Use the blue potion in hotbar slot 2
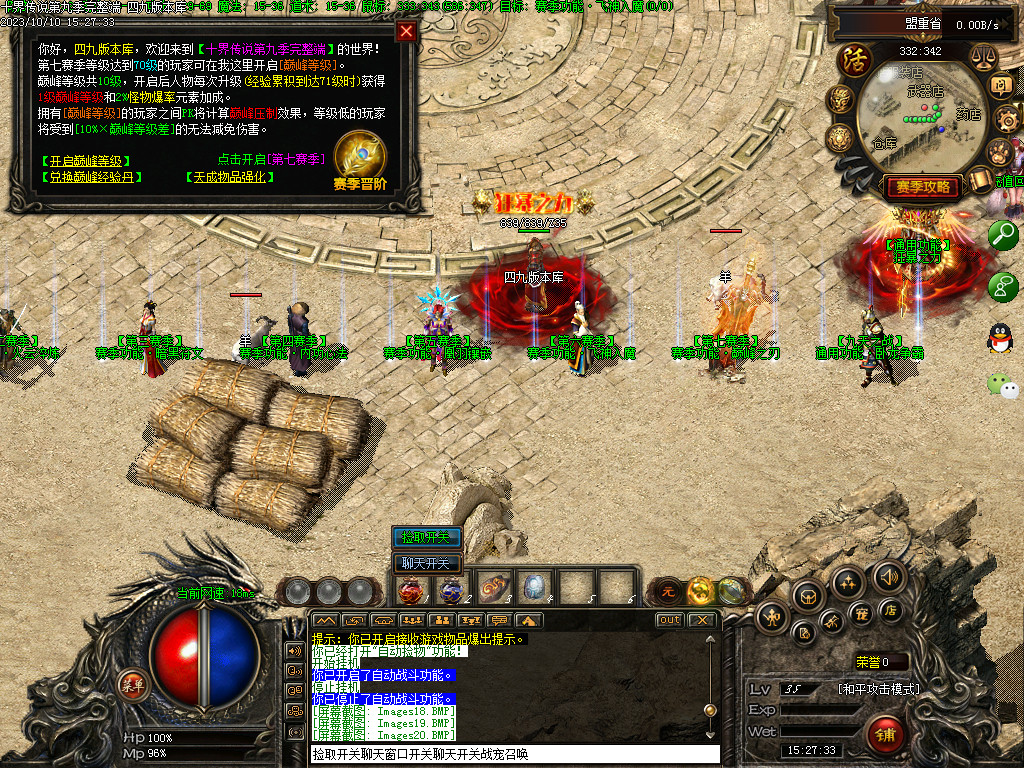Image resolution: width=1024 pixels, height=768 pixels. click(x=452, y=589)
